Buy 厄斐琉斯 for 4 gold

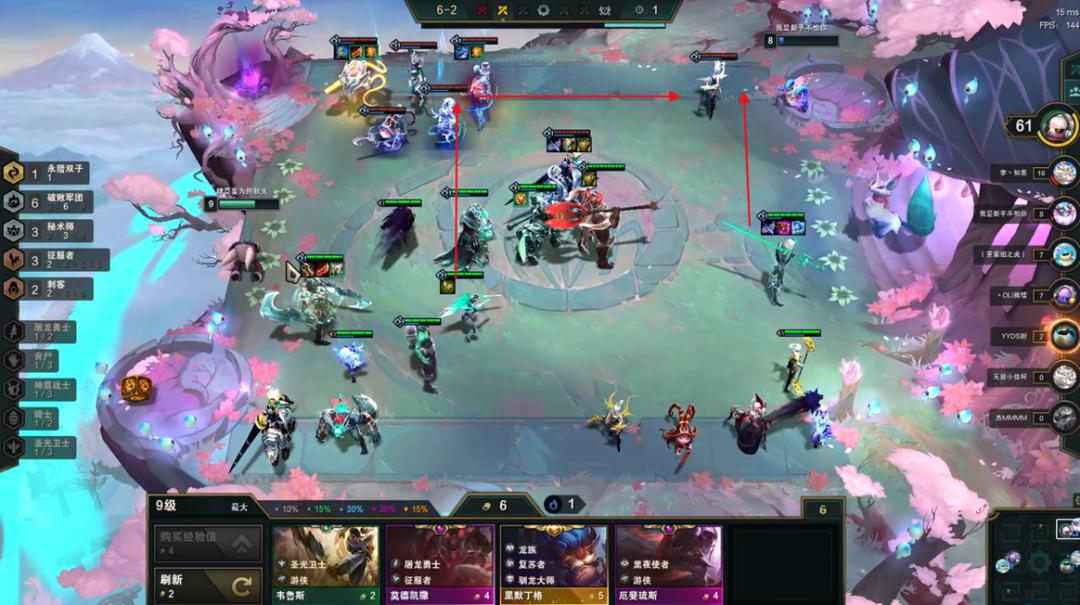coord(668,562)
